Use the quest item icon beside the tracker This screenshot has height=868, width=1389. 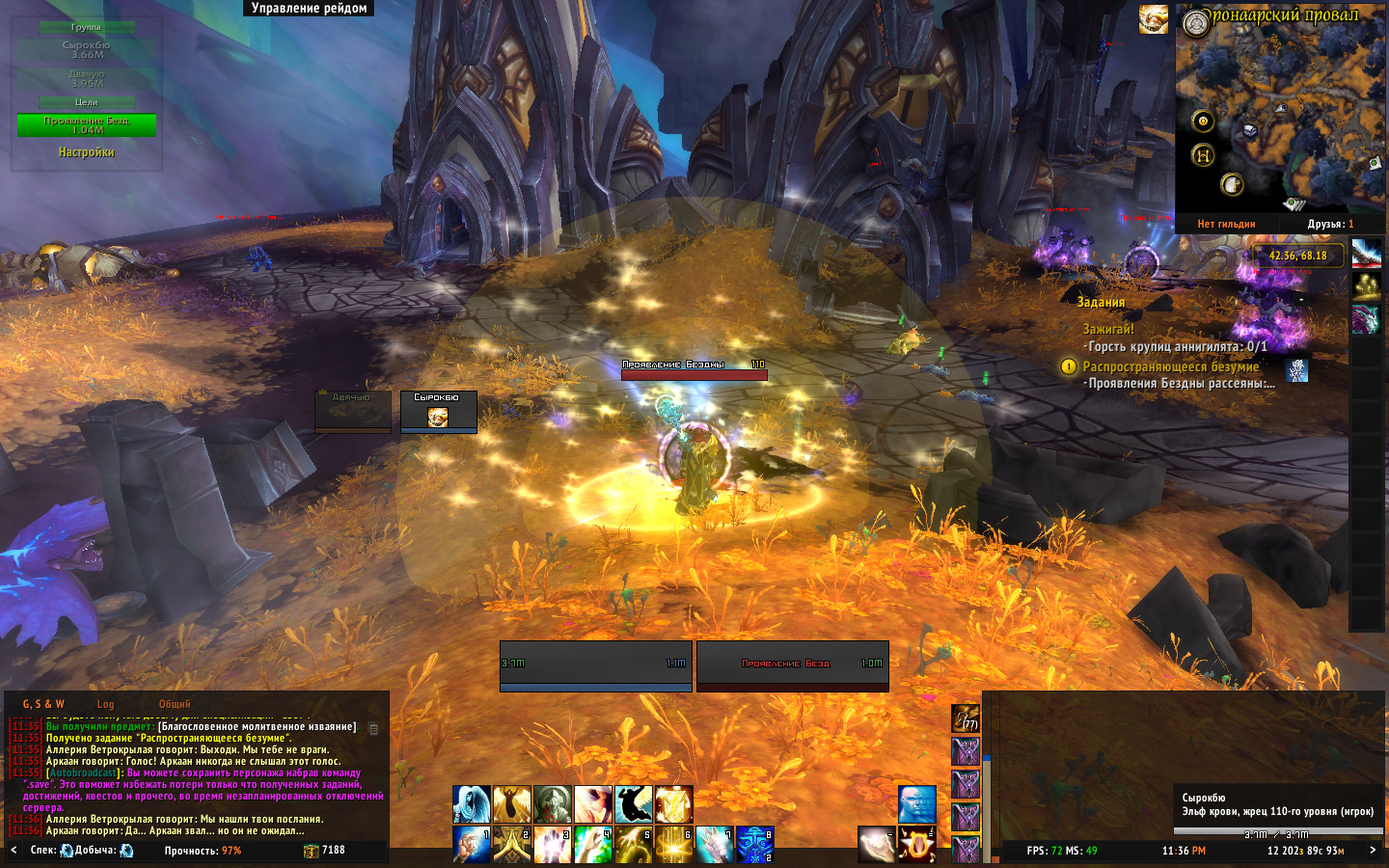pyautogui.click(x=1297, y=369)
